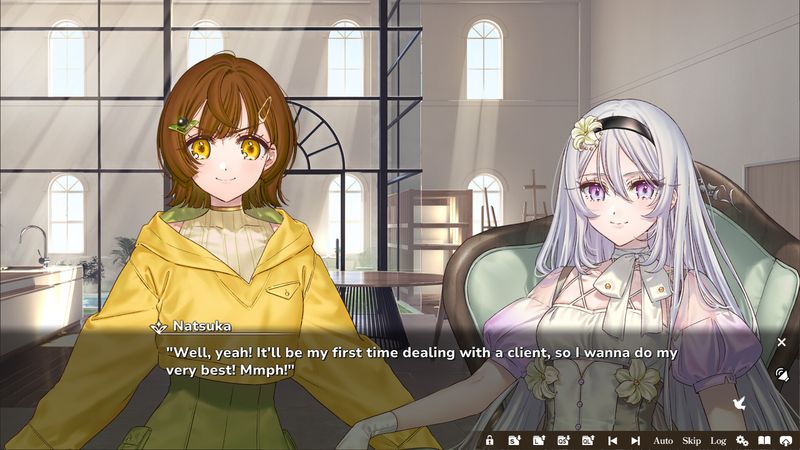This screenshot has width=800, height=450.
Task: Jump to the next scene arrow
Action: pos(635,440)
